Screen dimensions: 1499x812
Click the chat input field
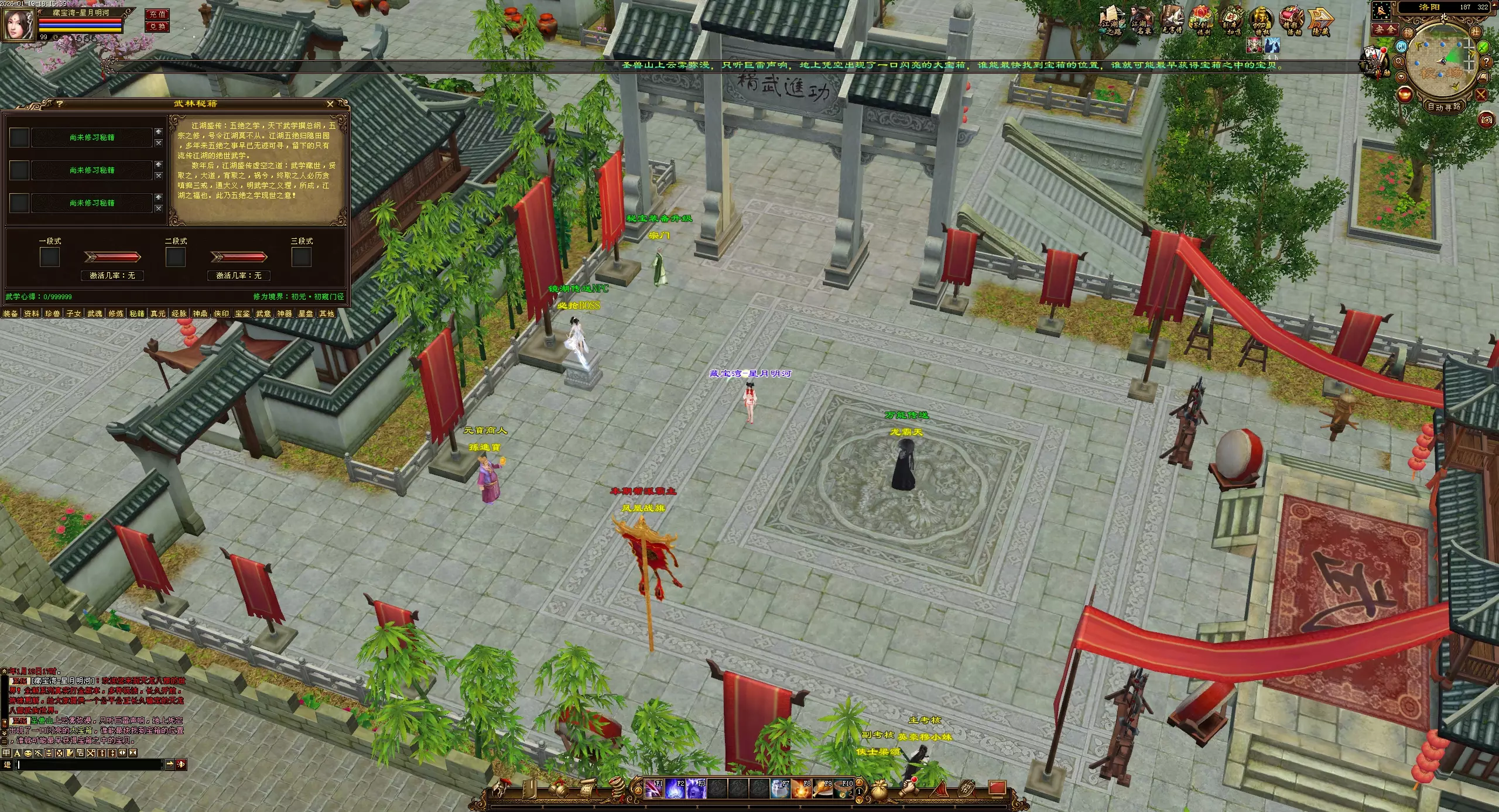tap(89, 765)
